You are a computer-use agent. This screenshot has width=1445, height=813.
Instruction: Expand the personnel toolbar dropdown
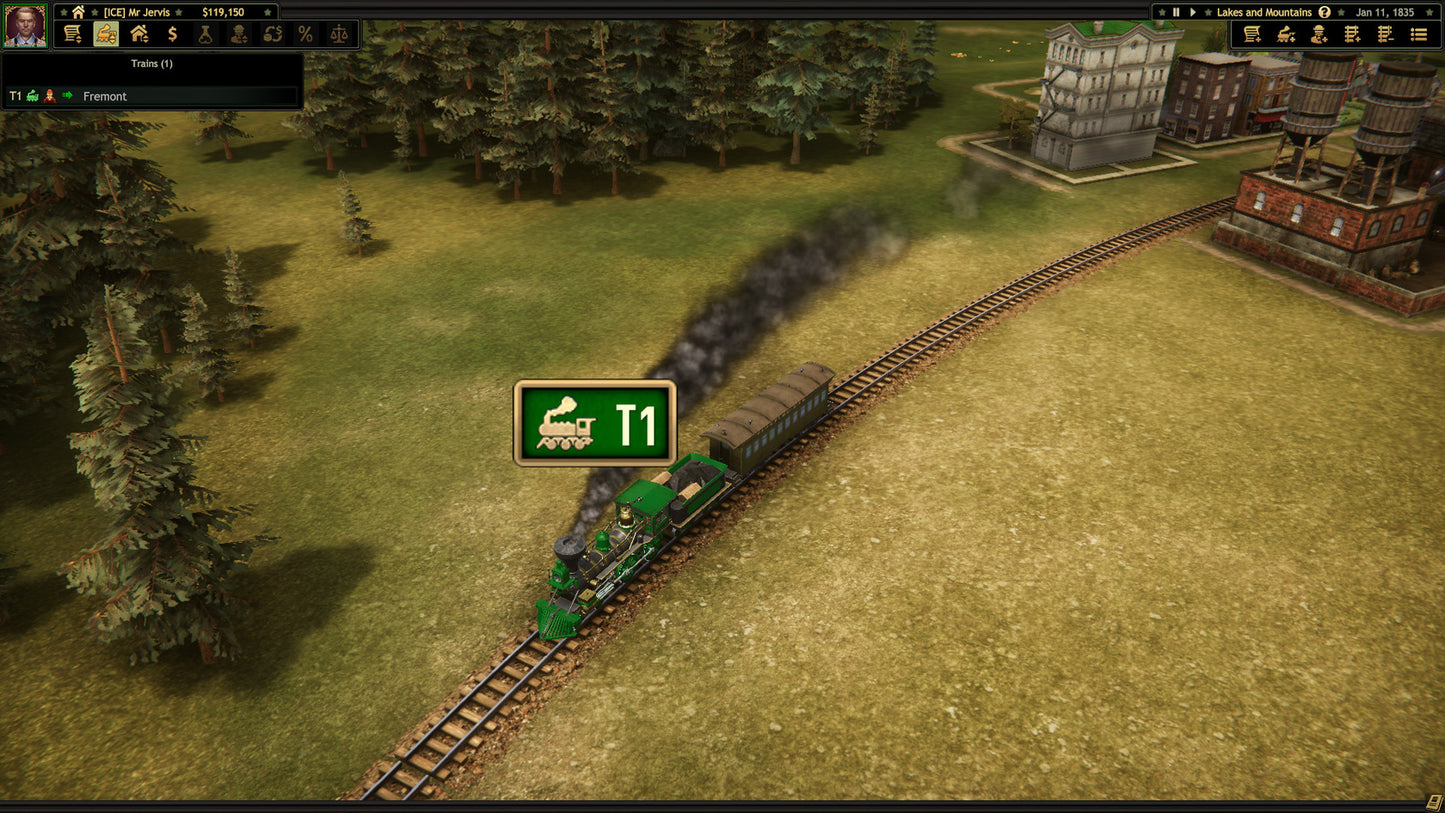point(239,33)
